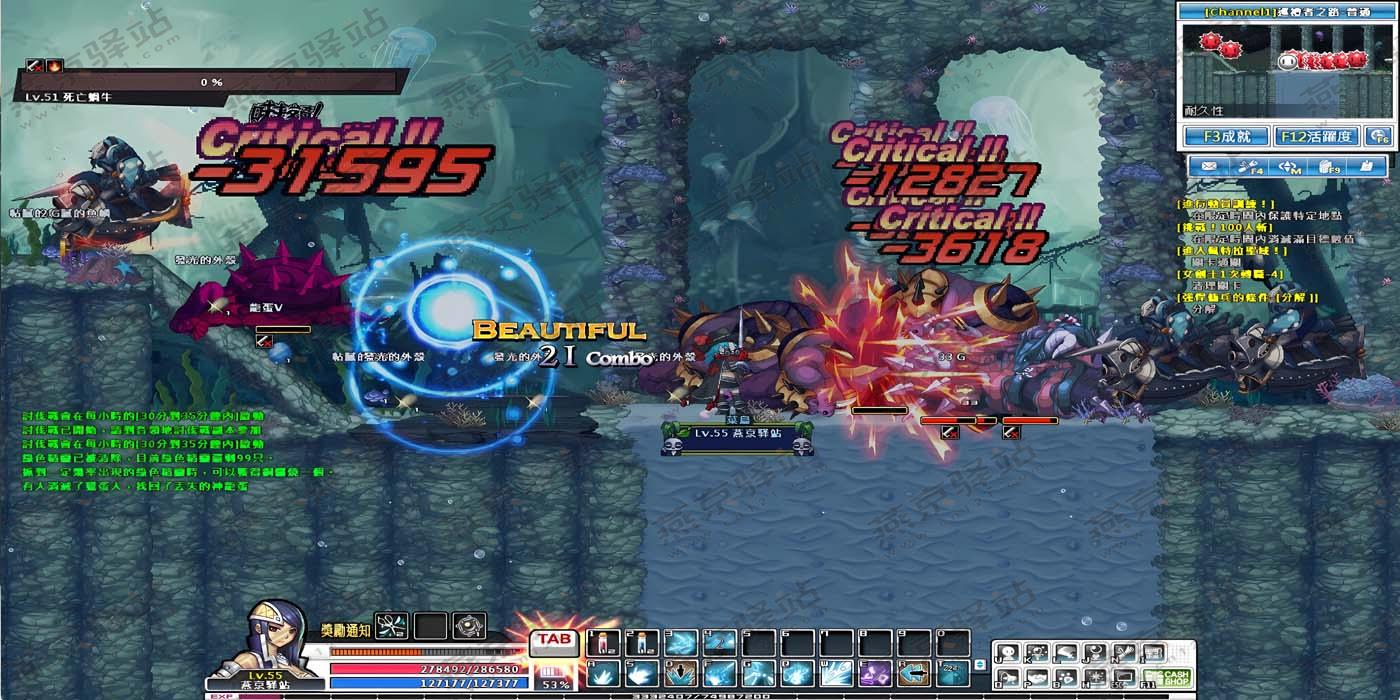Viewport: 1400px width, 700px height.
Task: Activate the left-arrow skill icon
Action: [x=913, y=674]
